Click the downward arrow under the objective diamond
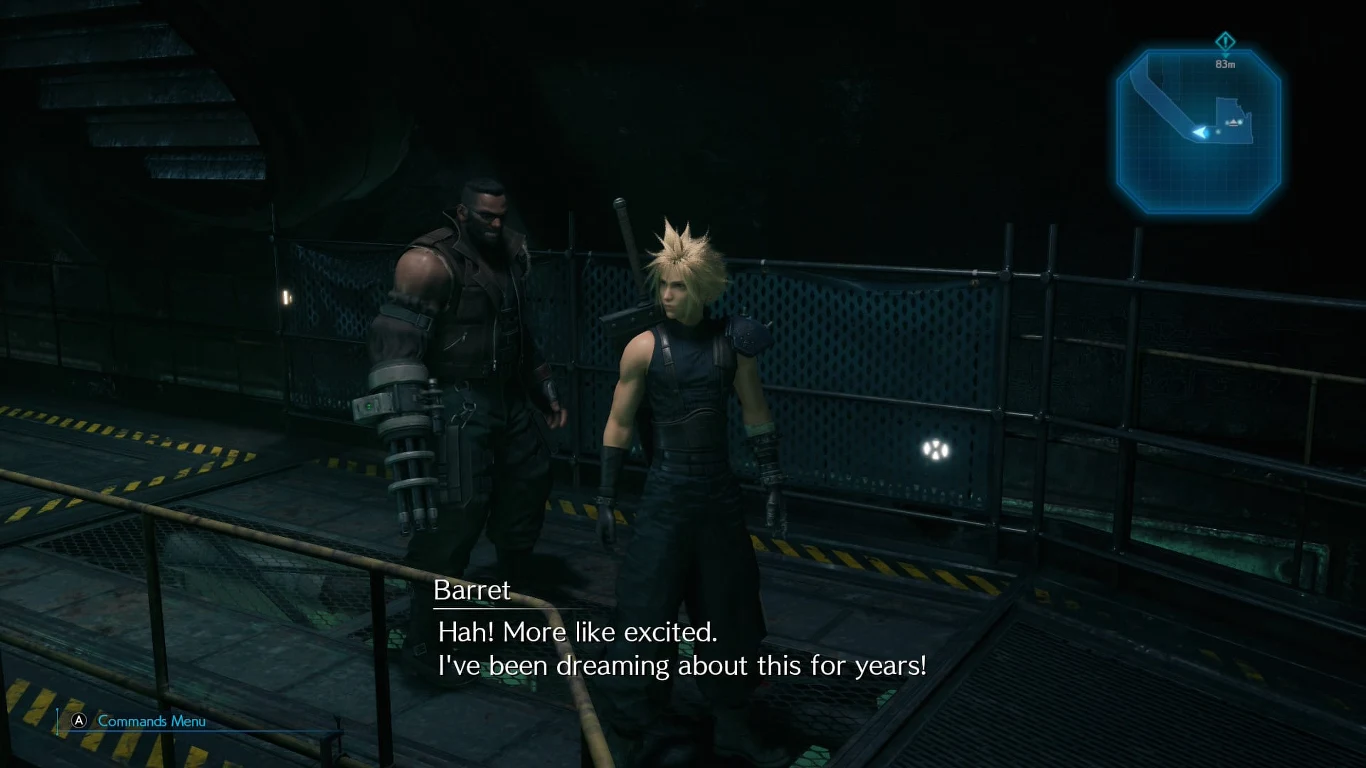 point(1226,54)
